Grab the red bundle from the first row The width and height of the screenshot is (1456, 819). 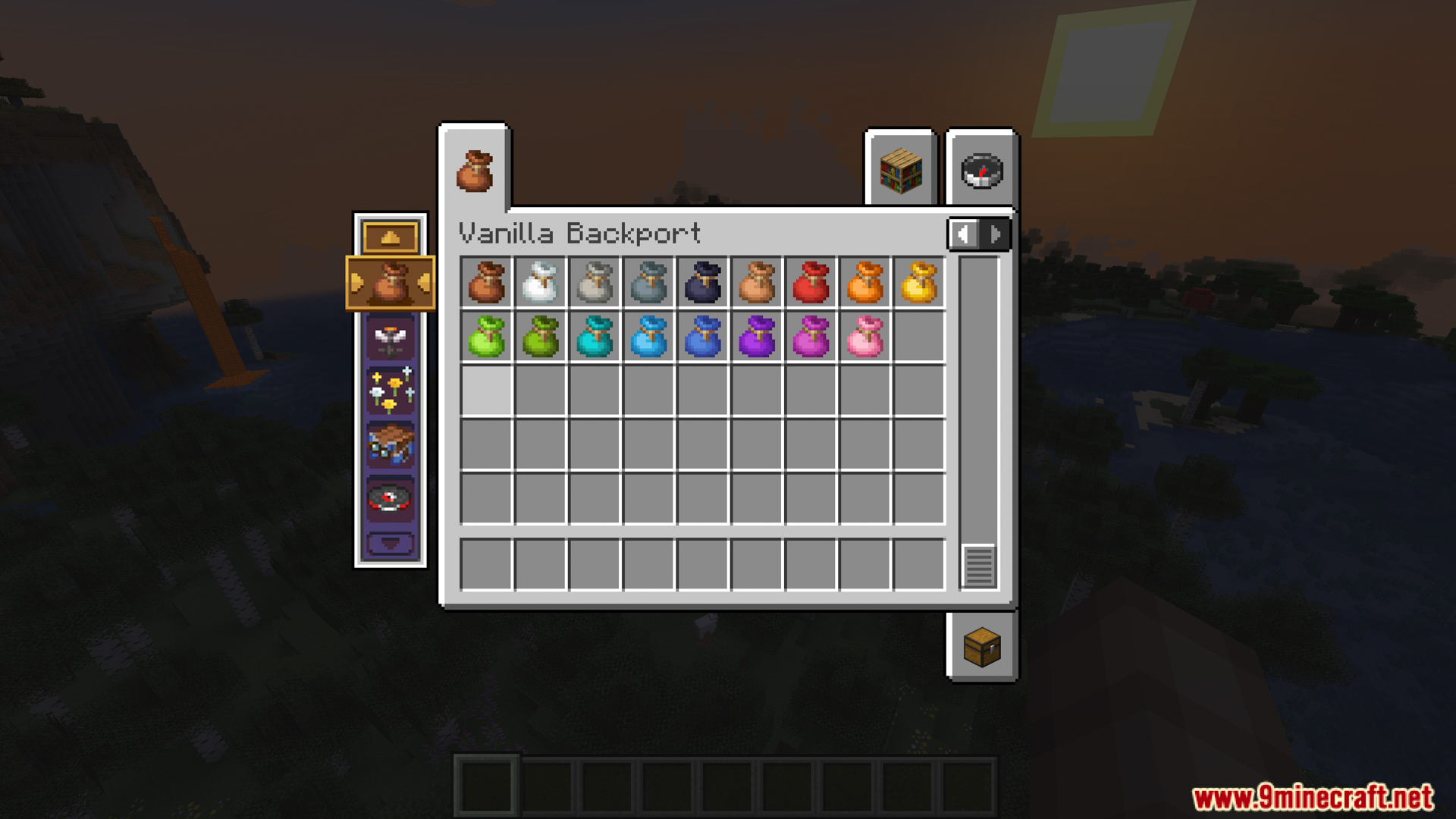(x=809, y=283)
